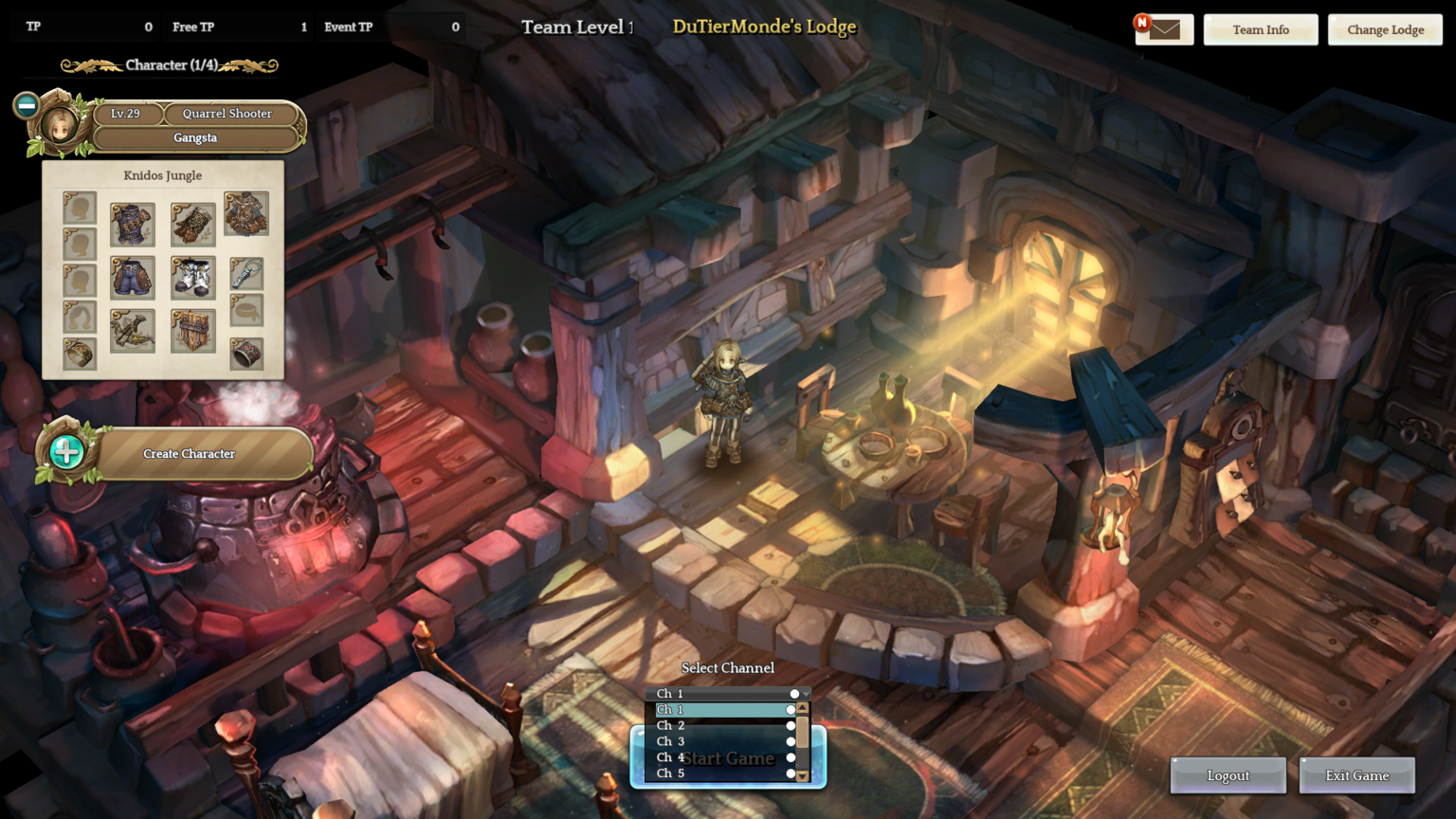Screen dimensions: 1456x819
Task: Click the Exit Game button
Action: [x=1356, y=775]
